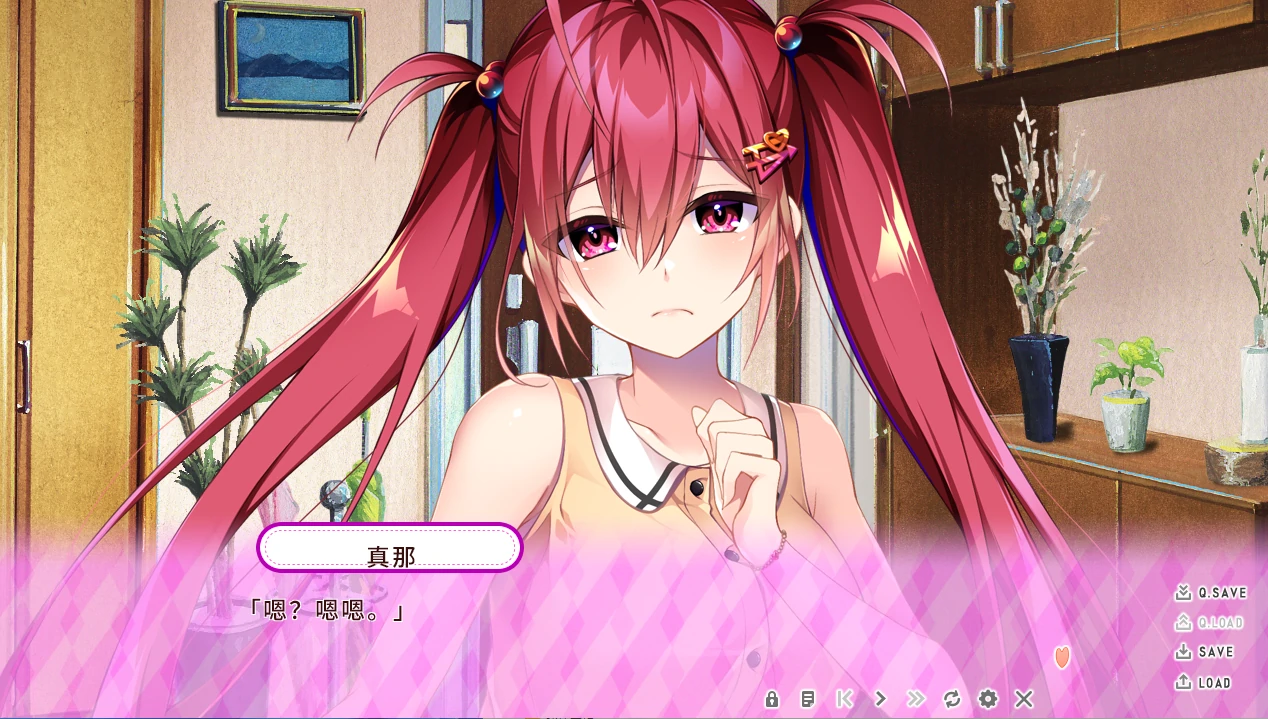The height and width of the screenshot is (719, 1268).
Task: Click the circular arrows replay icon
Action: tap(952, 699)
